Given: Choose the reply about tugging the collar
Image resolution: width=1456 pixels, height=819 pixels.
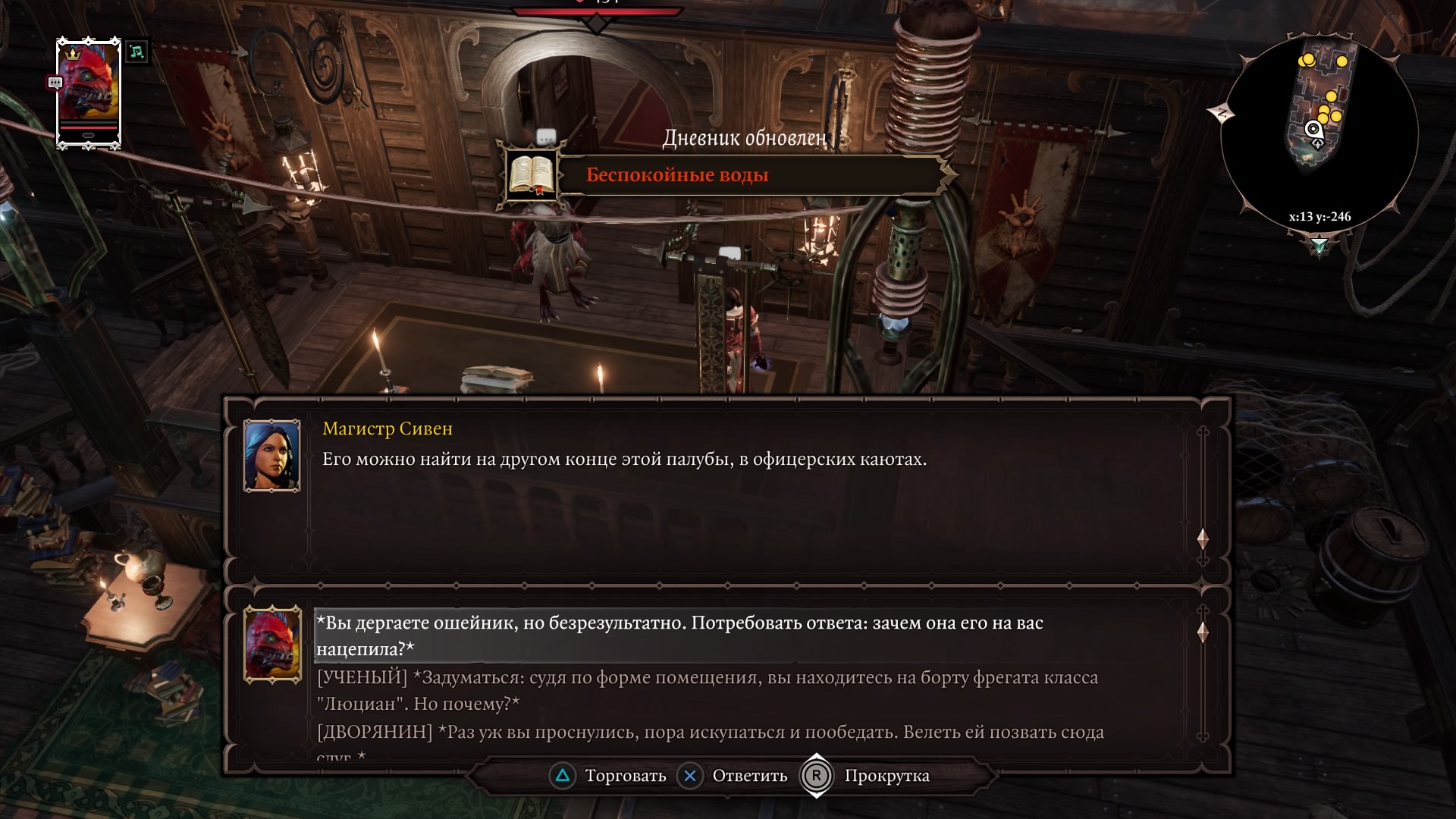Looking at the screenshot, I should pyautogui.click(x=679, y=635).
